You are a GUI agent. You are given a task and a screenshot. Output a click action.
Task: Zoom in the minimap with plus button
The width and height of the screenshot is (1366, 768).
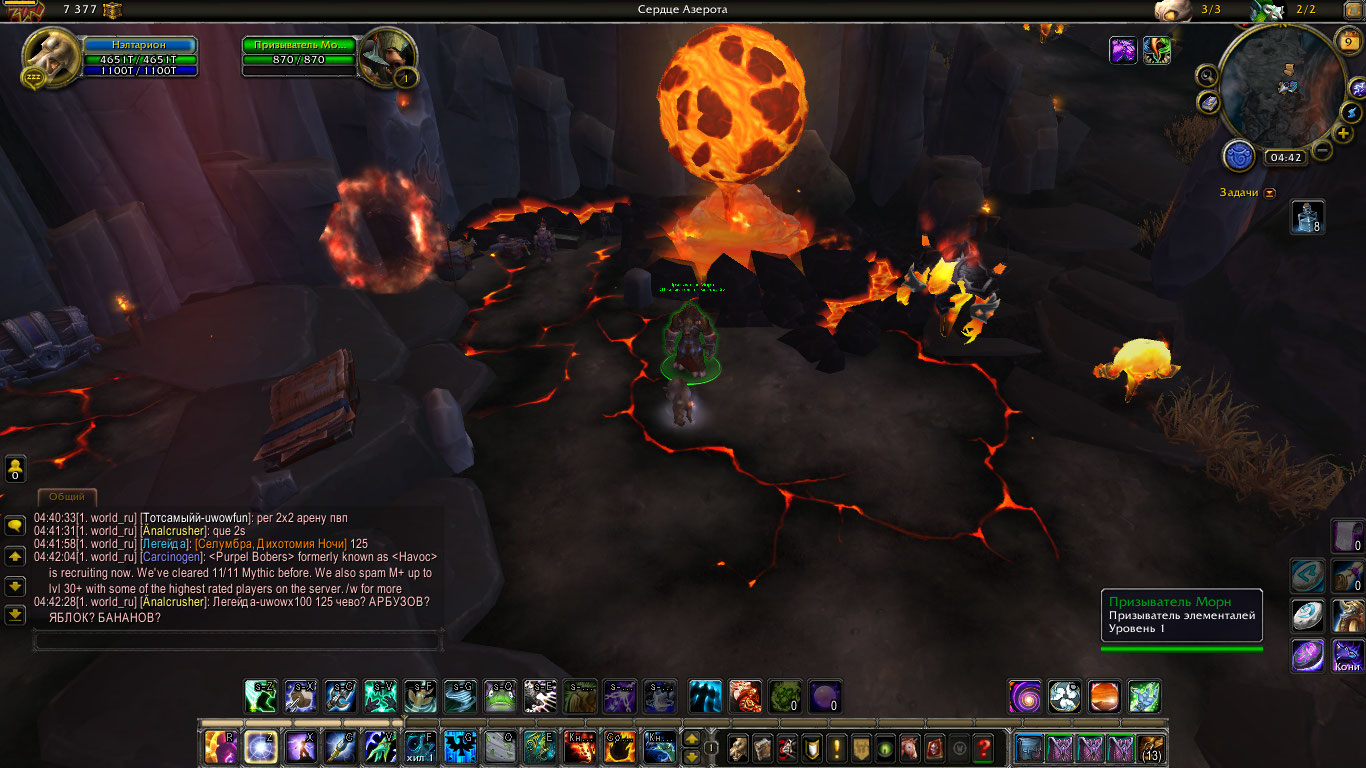pyautogui.click(x=1343, y=134)
